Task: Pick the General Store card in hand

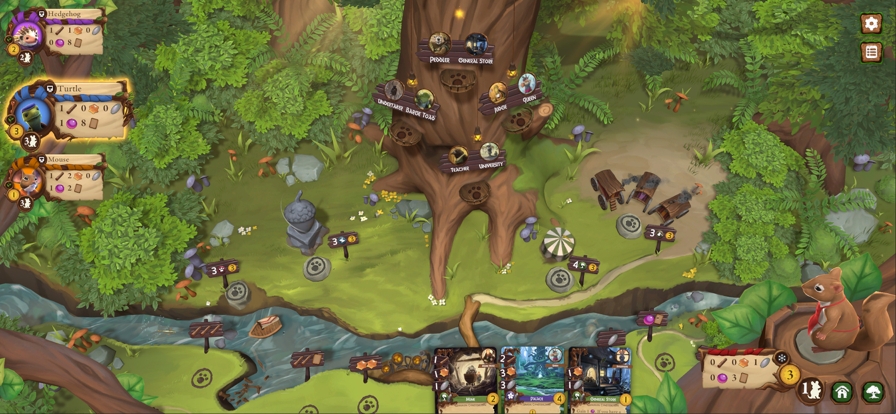Action: (600, 381)
